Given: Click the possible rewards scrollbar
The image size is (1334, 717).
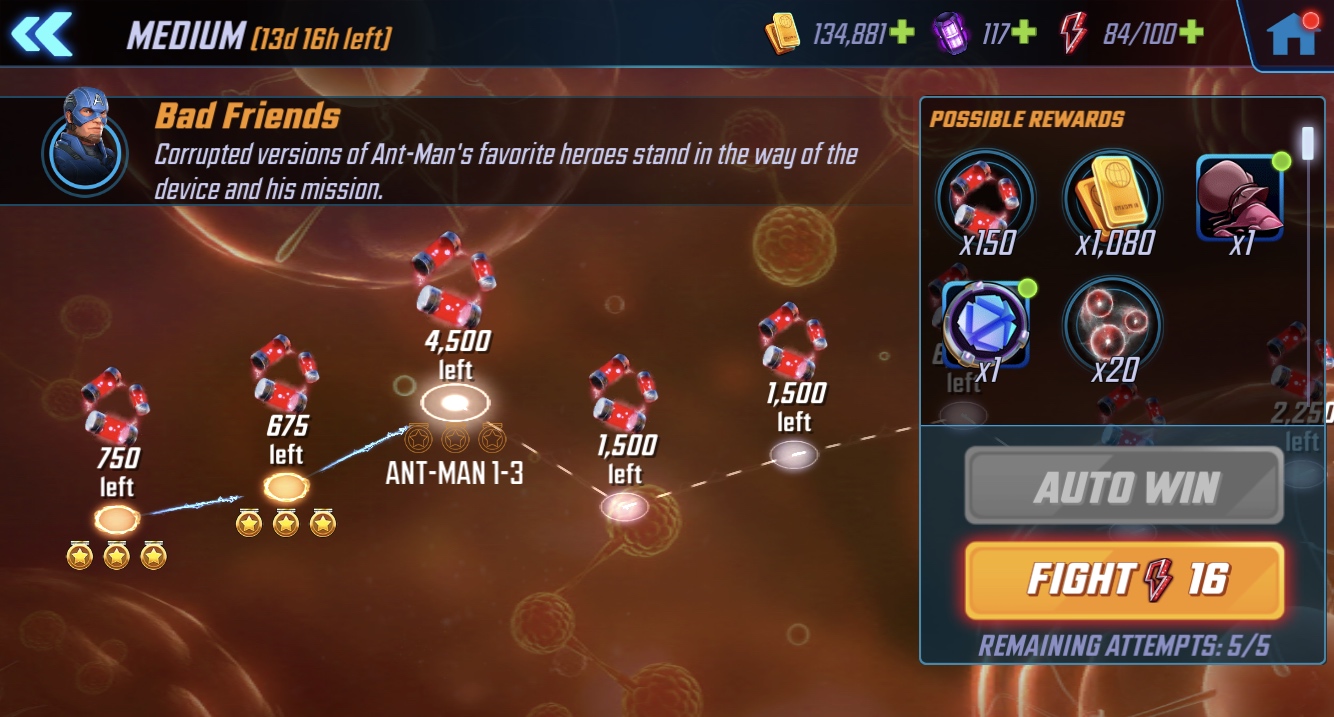Looking at the screenshot, I should point(1307,142).
